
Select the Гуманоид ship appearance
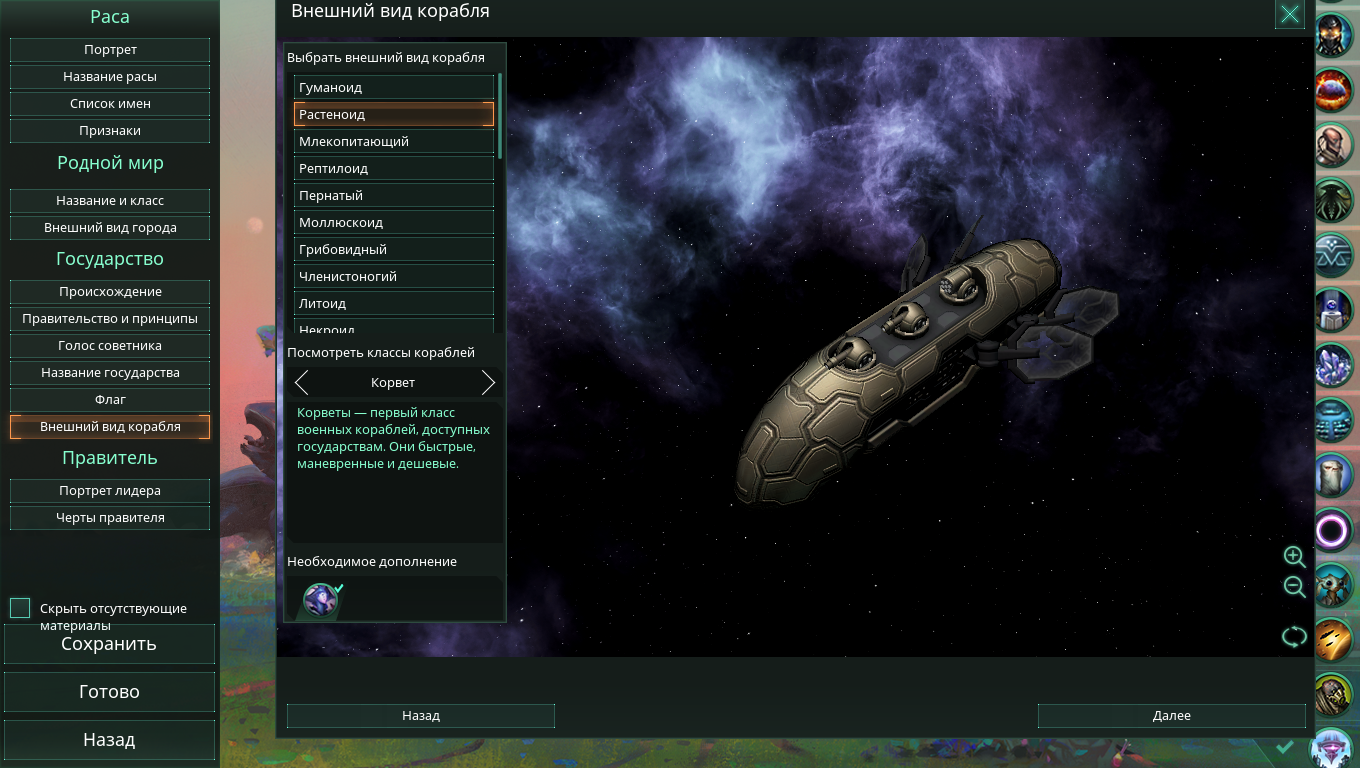click(x=394, y=88)
